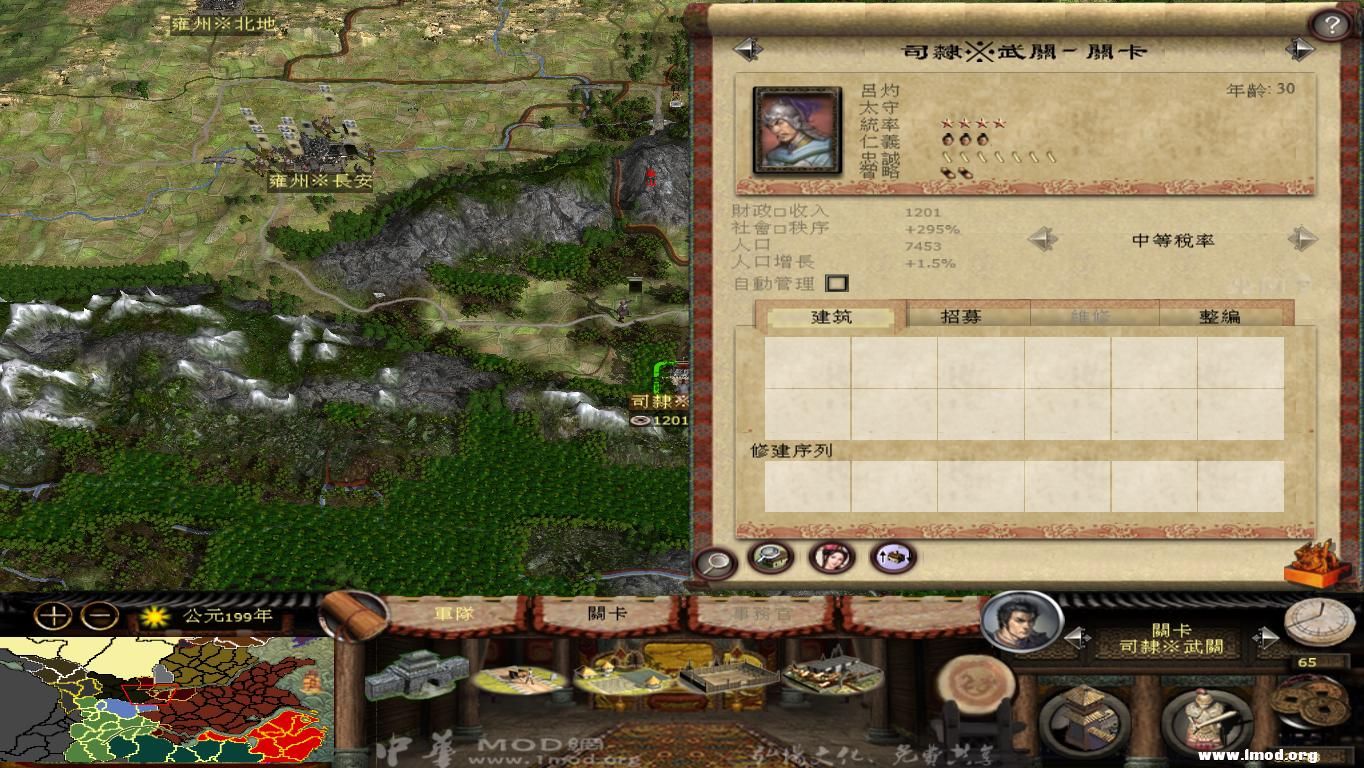
Task: Open the building browser icon below the panel
Action: click(x=772, y=560)
